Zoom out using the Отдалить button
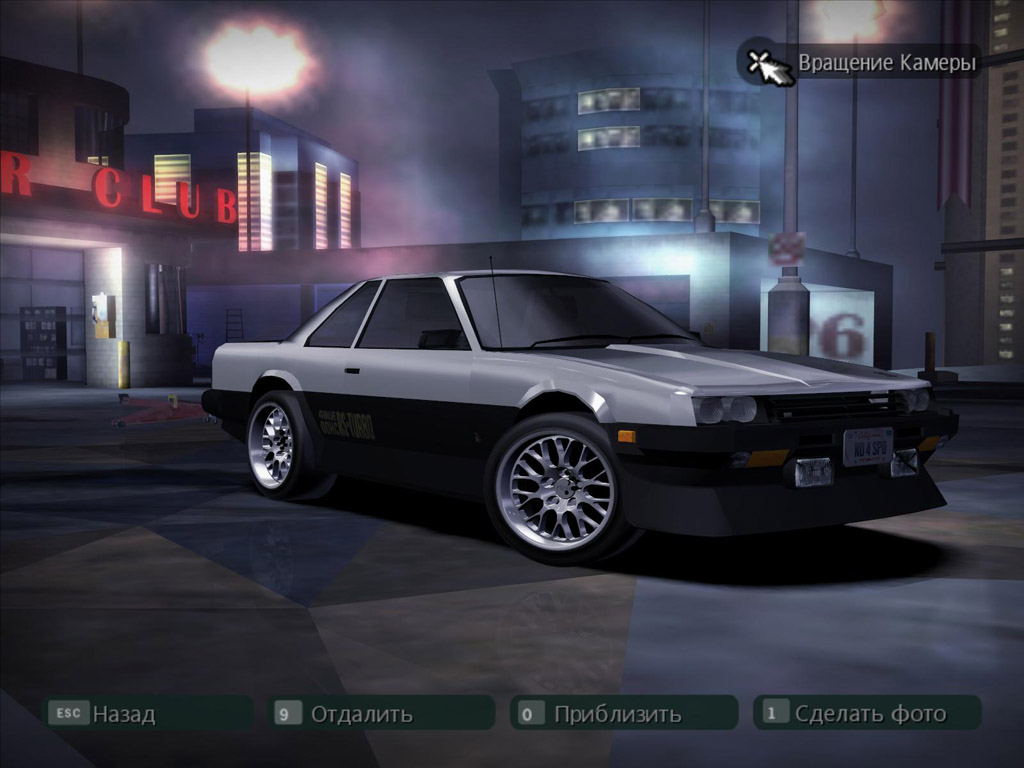 pyautogui.click(x=383, y=713)
